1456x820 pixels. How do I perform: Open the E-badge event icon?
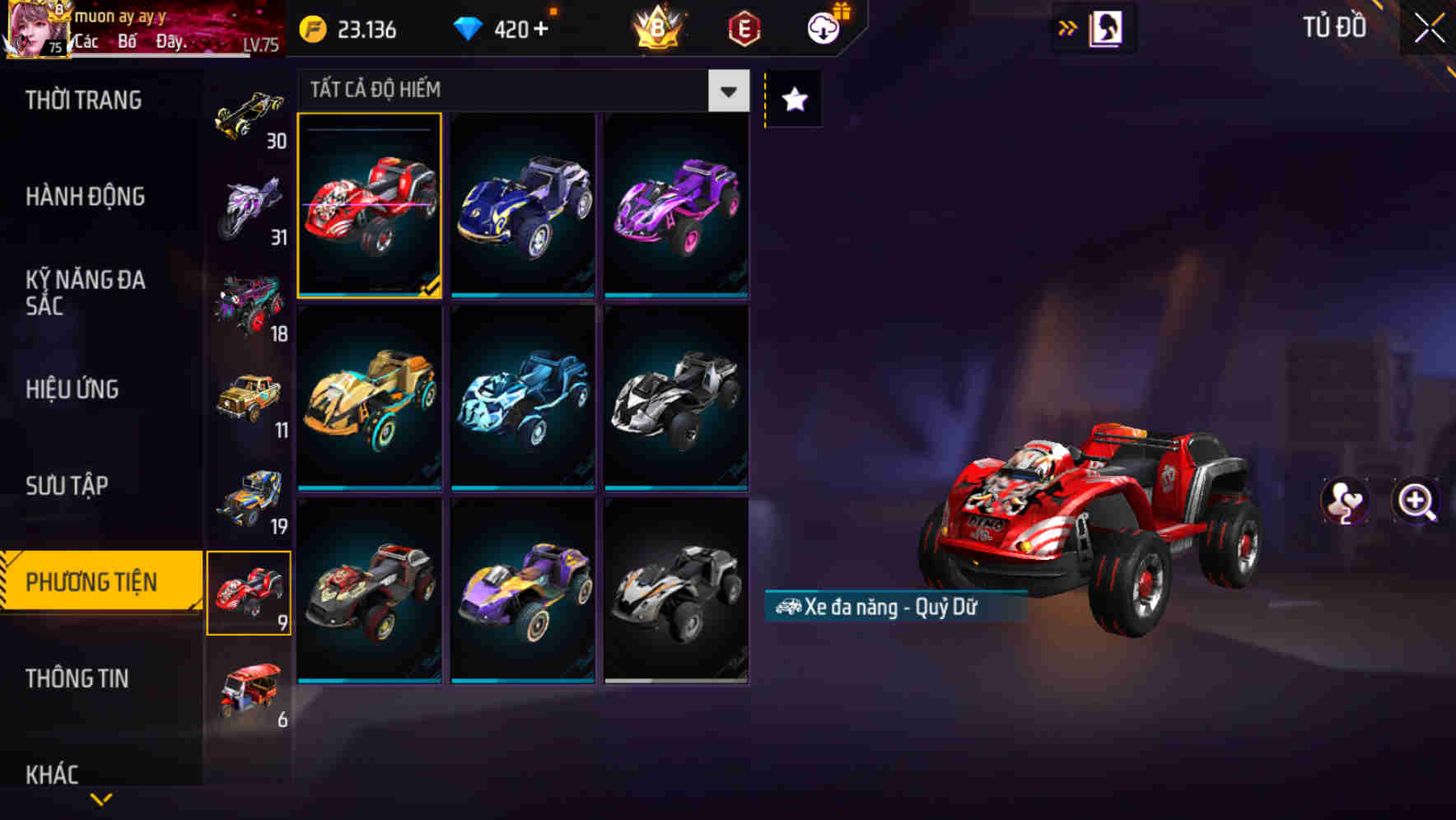pos(741,29)
